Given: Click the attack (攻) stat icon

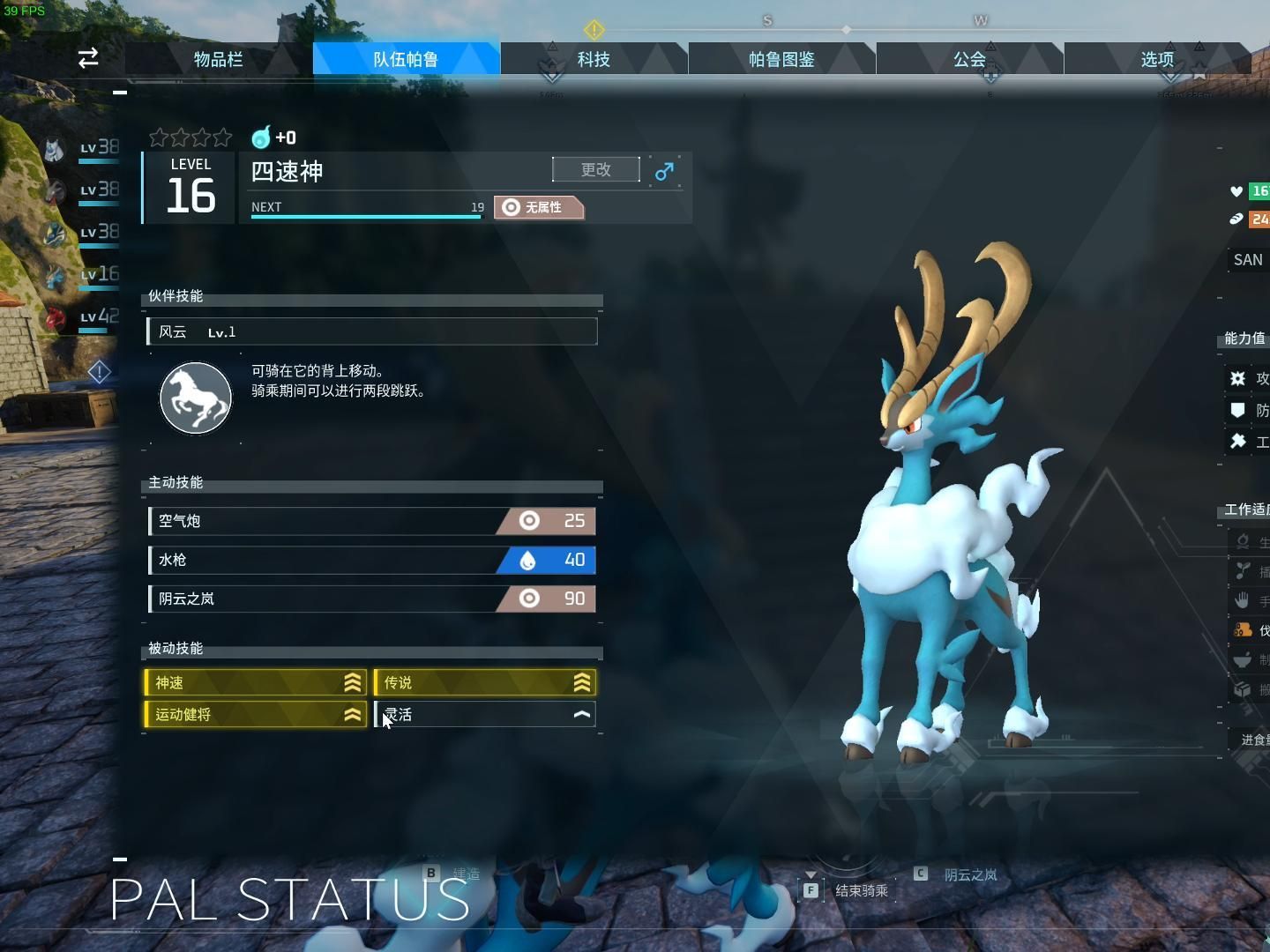Looking at the screenshot, I should 1239,378.
